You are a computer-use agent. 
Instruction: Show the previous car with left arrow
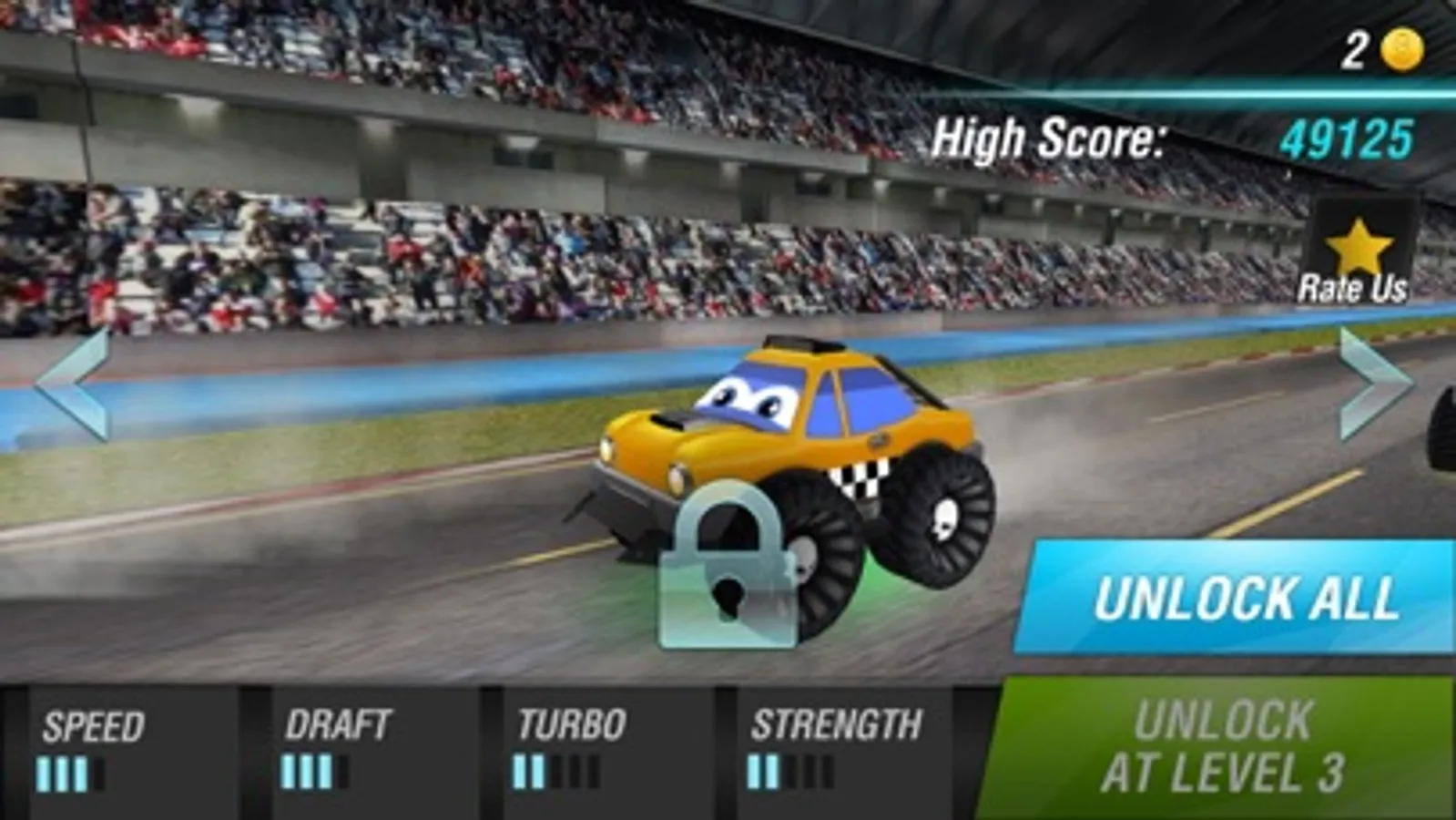[x=73, y=384]
